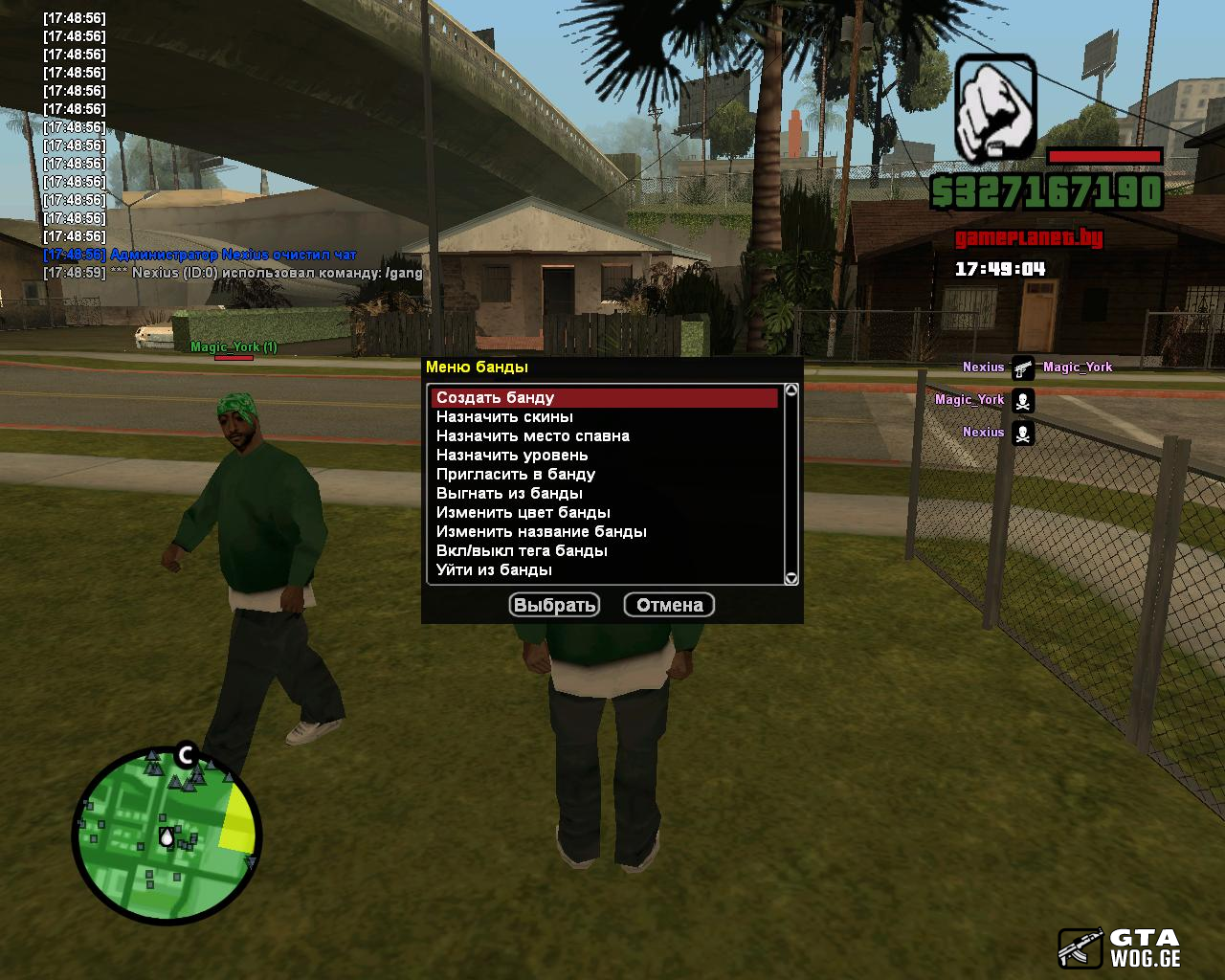Viewport: 1225px width, 980px height.
Task: Cancel the dialog with Отмена
Action: pyautogui.click(x=669, y=605)
